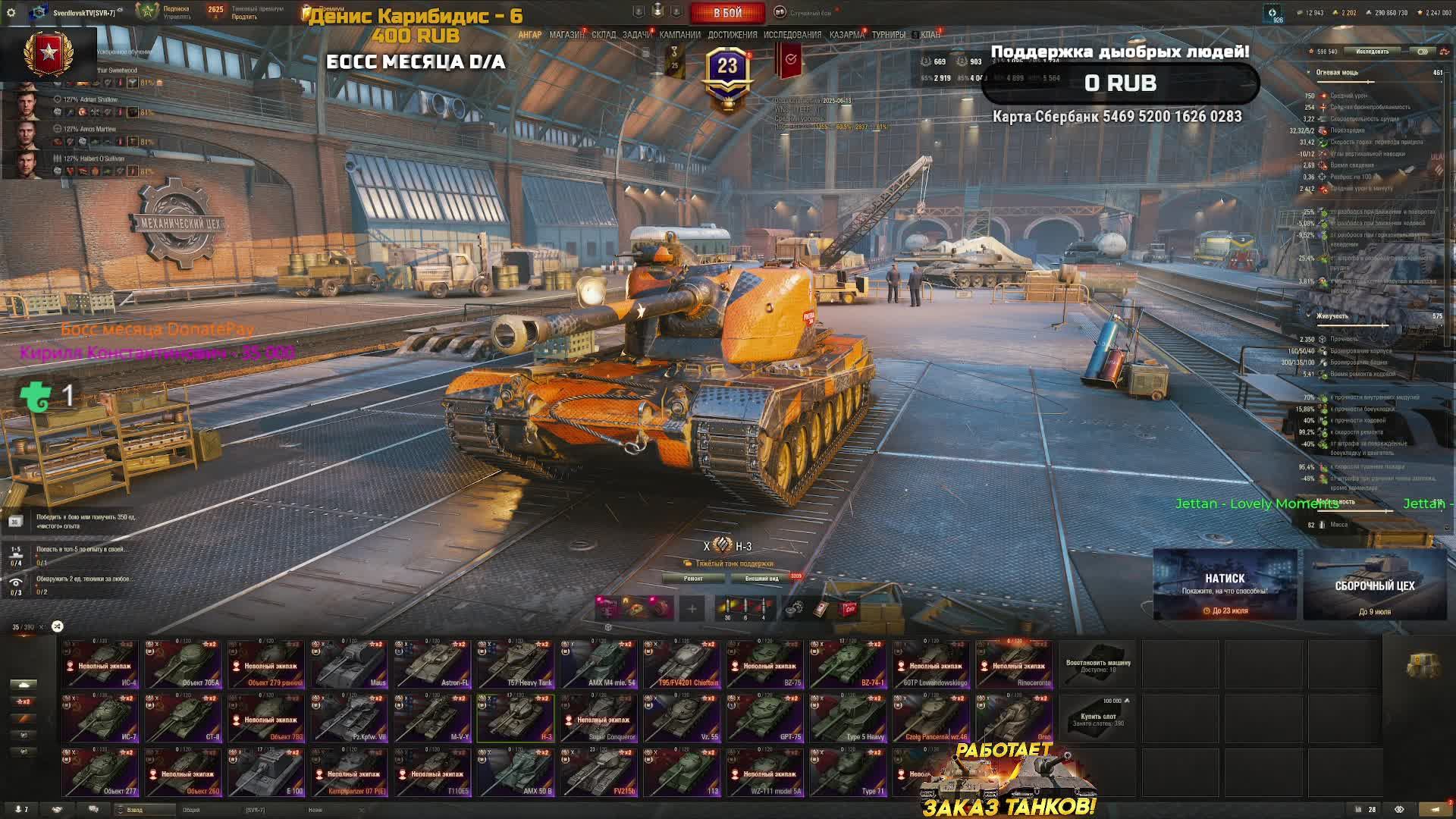Start the battle with В БОЙ button

pyautogui.click(x=727, y=13)
